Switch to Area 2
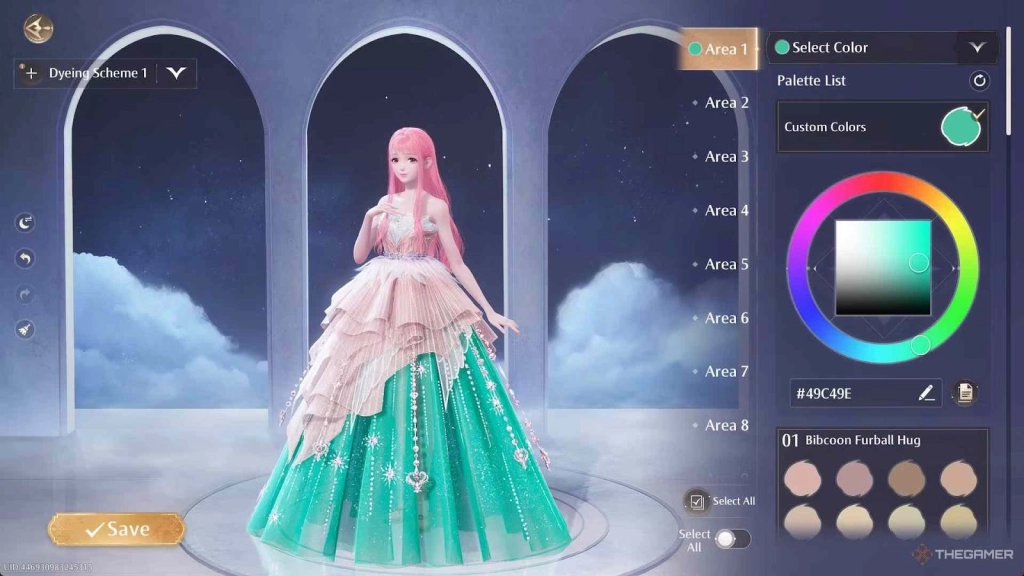Viewport: 1024px width, 576px height. pyautogui.click(x=726, y=103)
